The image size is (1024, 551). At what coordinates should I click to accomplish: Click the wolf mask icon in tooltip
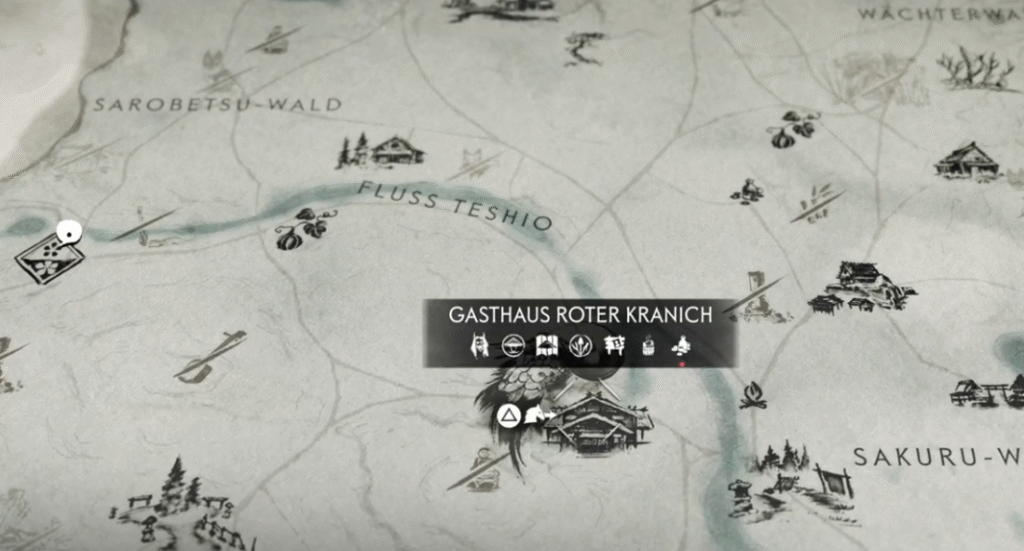pos(479,347)
